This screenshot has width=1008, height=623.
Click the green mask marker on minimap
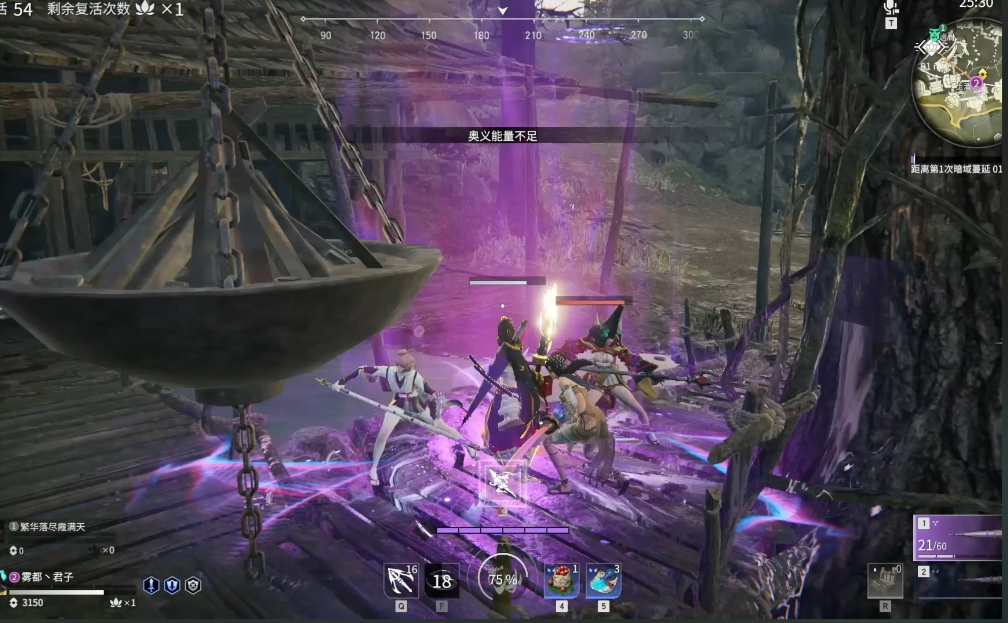934,33
